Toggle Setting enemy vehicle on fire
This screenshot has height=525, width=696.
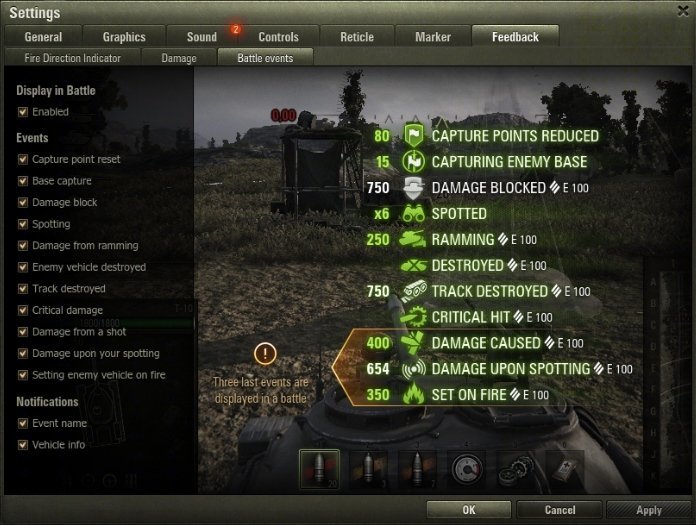coord(23,375)
